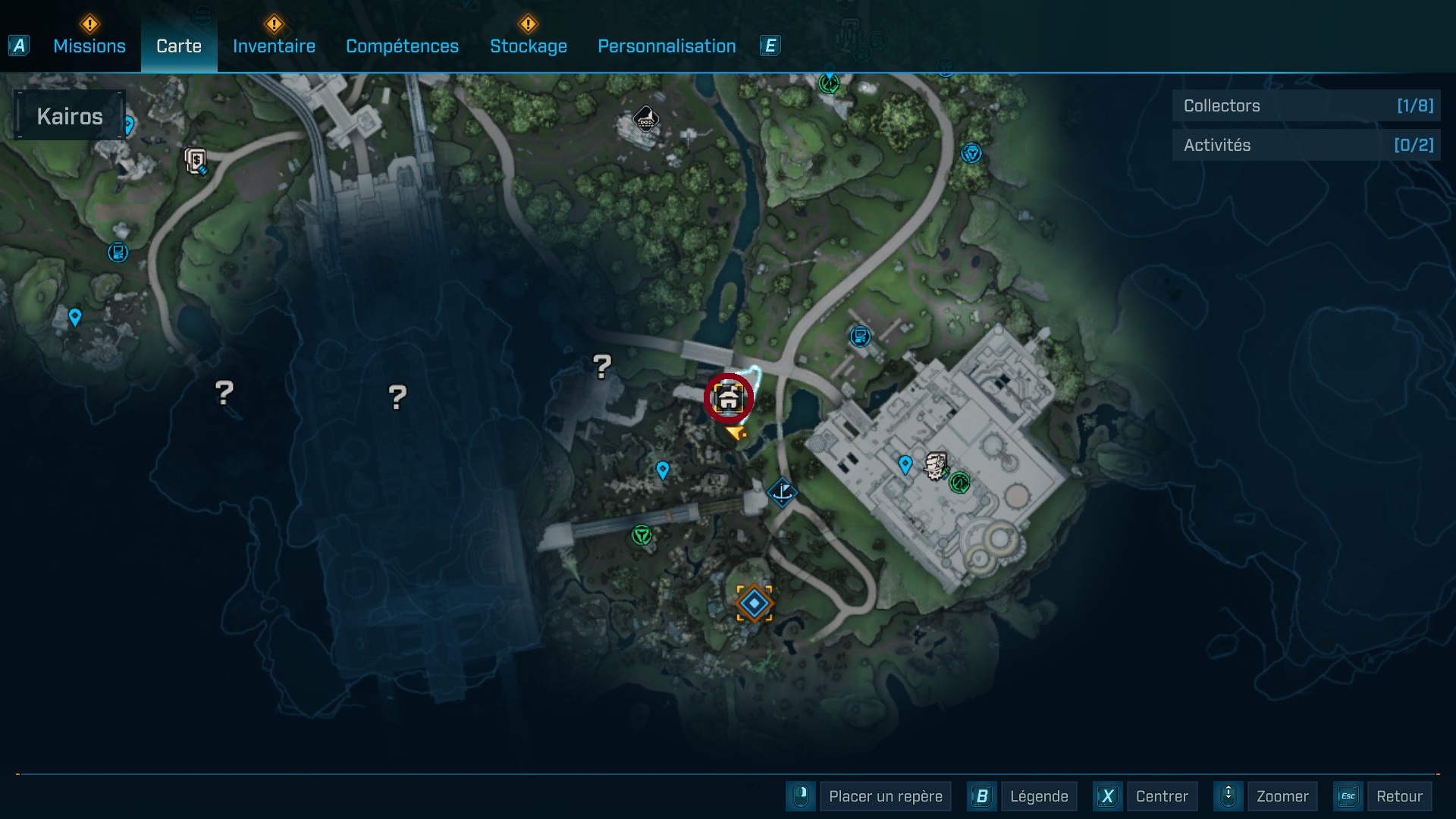Select the question mark marker beside the bridge
This screenshot has width=1456, height=819.
click(x=602, y=367)
